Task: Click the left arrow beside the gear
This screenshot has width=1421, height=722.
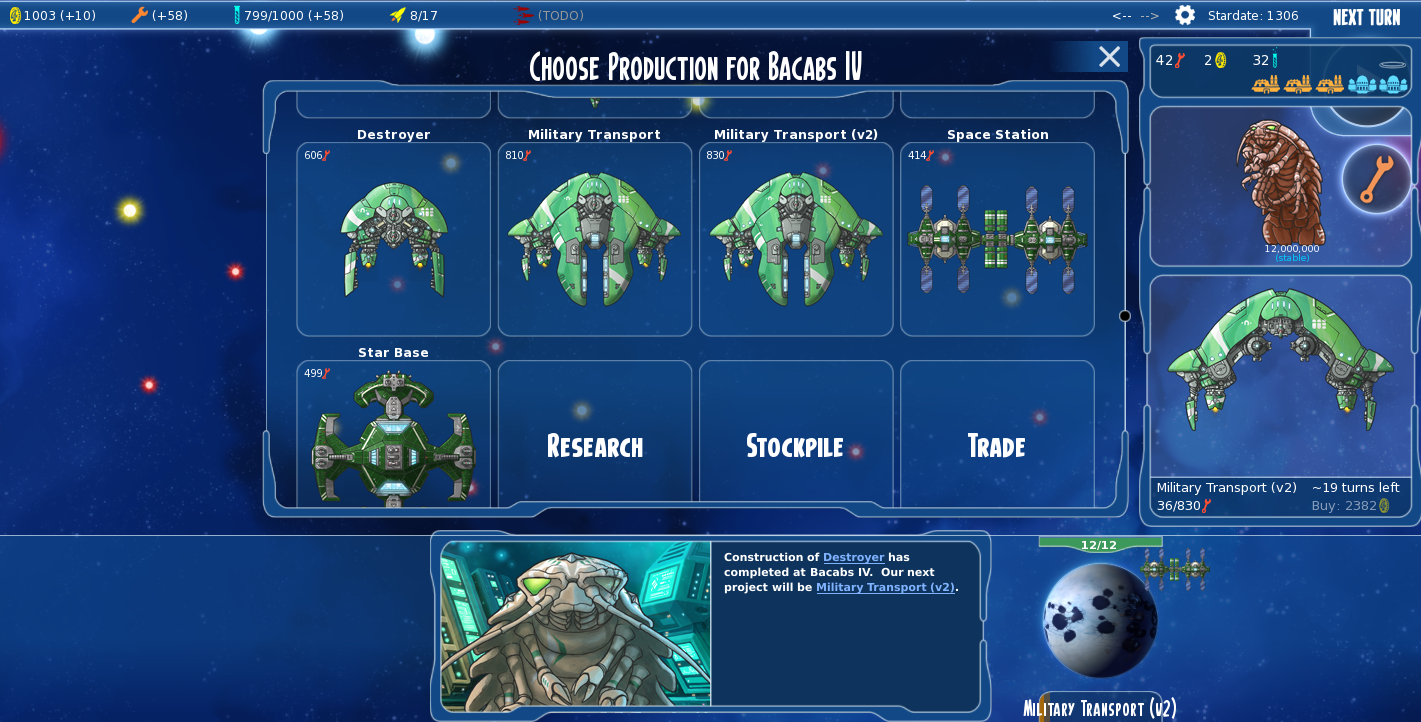Action: point(1121,16)
